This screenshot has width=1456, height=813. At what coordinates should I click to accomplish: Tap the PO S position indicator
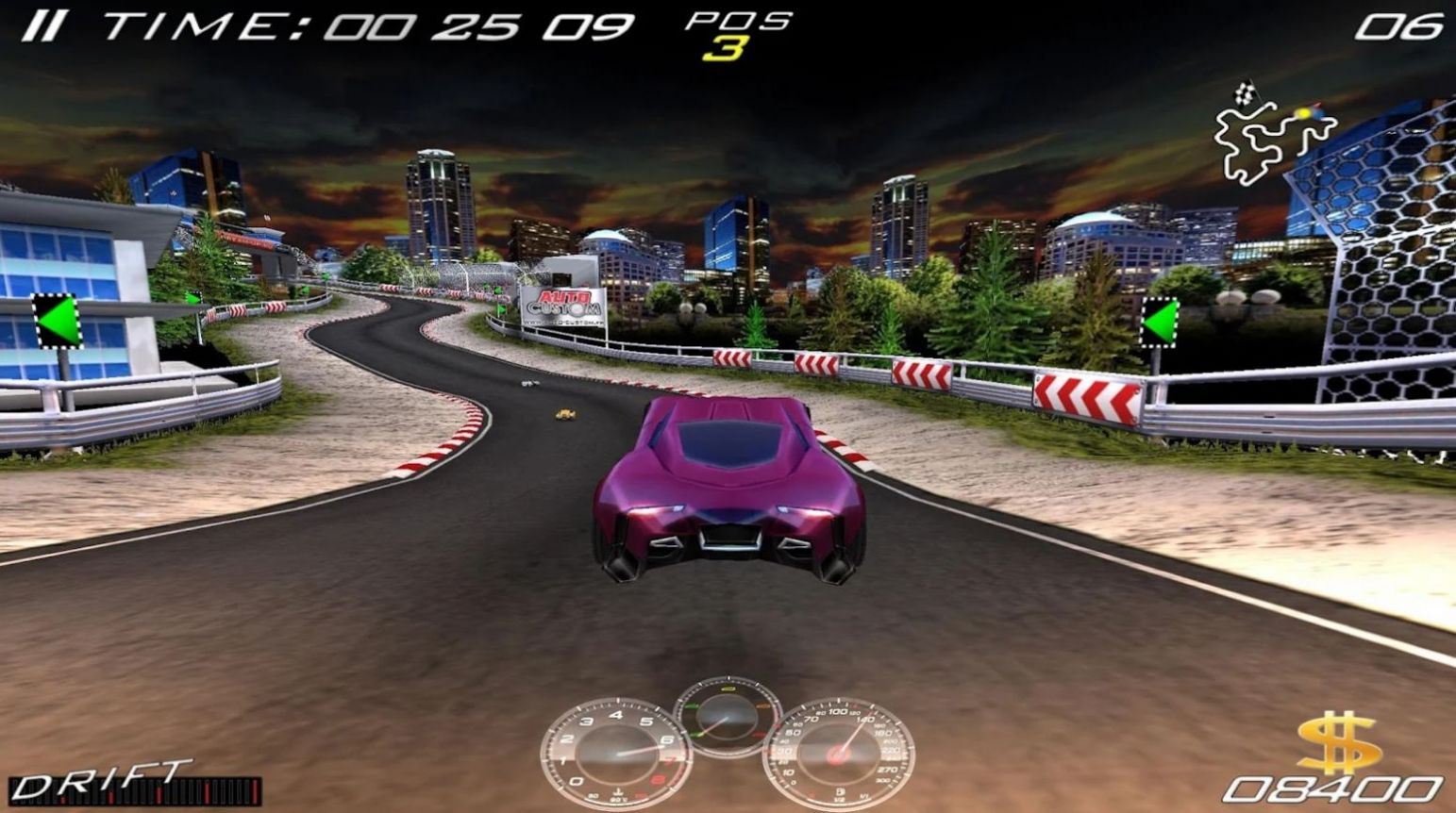[x=734, y=21]
